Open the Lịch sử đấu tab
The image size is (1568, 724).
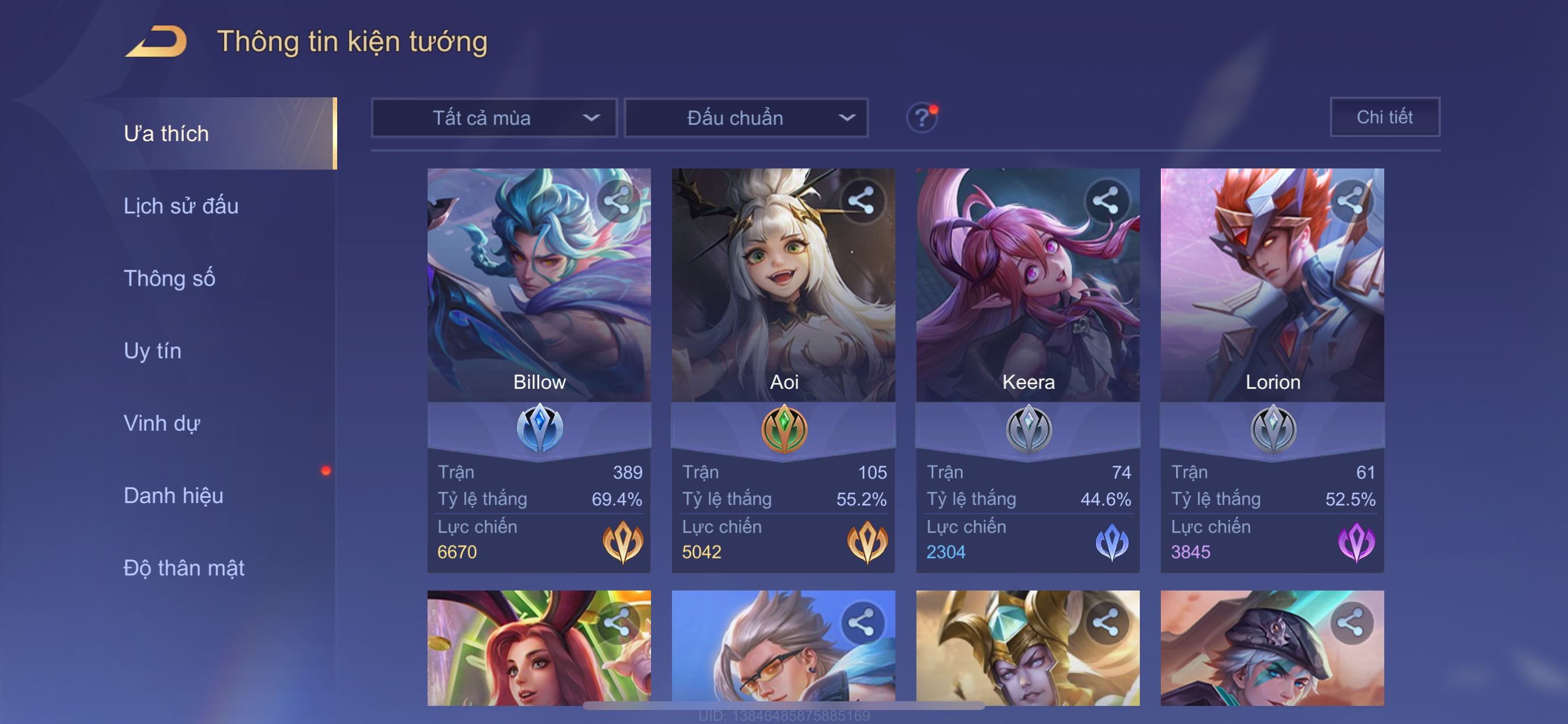[x=181, y=206]
